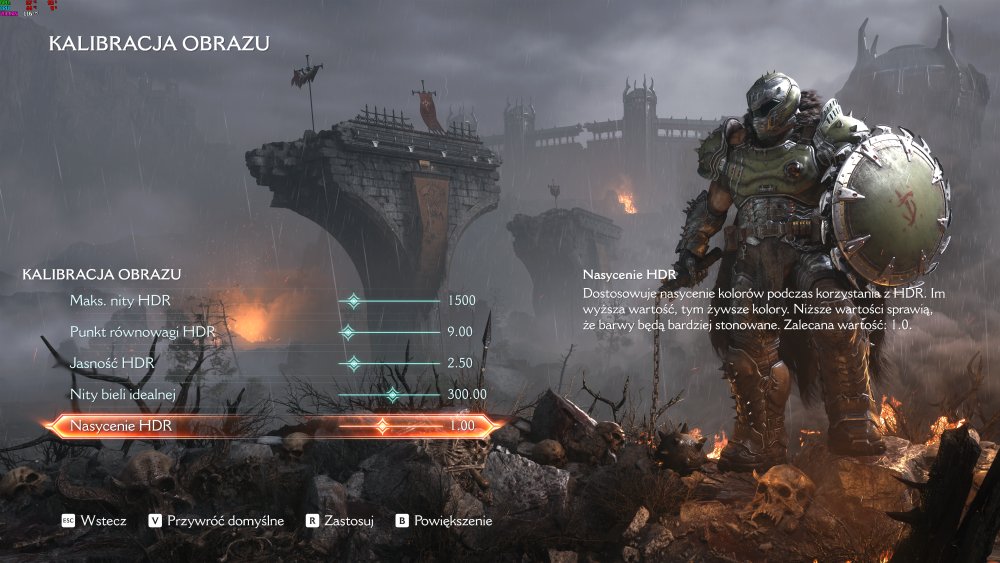Select the Nity bieli idealnej setting row
Image resolution: width=1000 pixels, height=563 pixels.
122,394
